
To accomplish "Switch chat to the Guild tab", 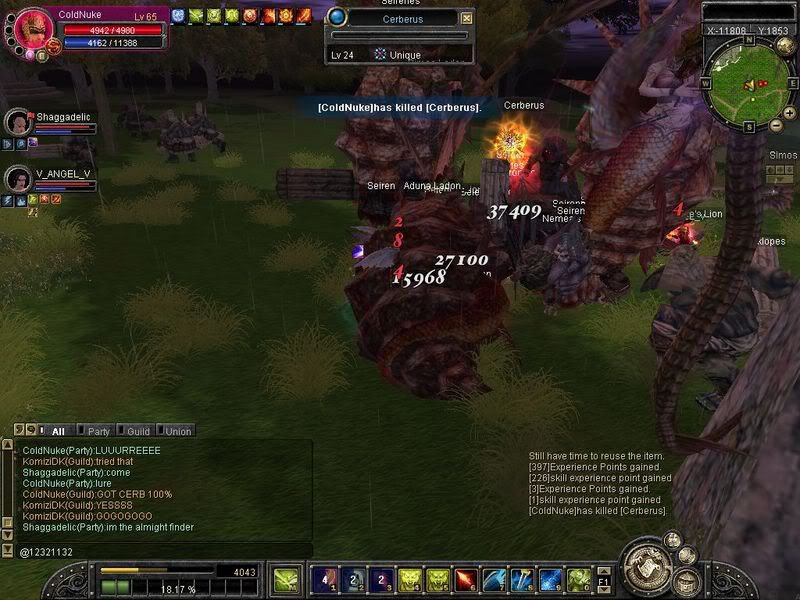I will [x=138, y=431].
